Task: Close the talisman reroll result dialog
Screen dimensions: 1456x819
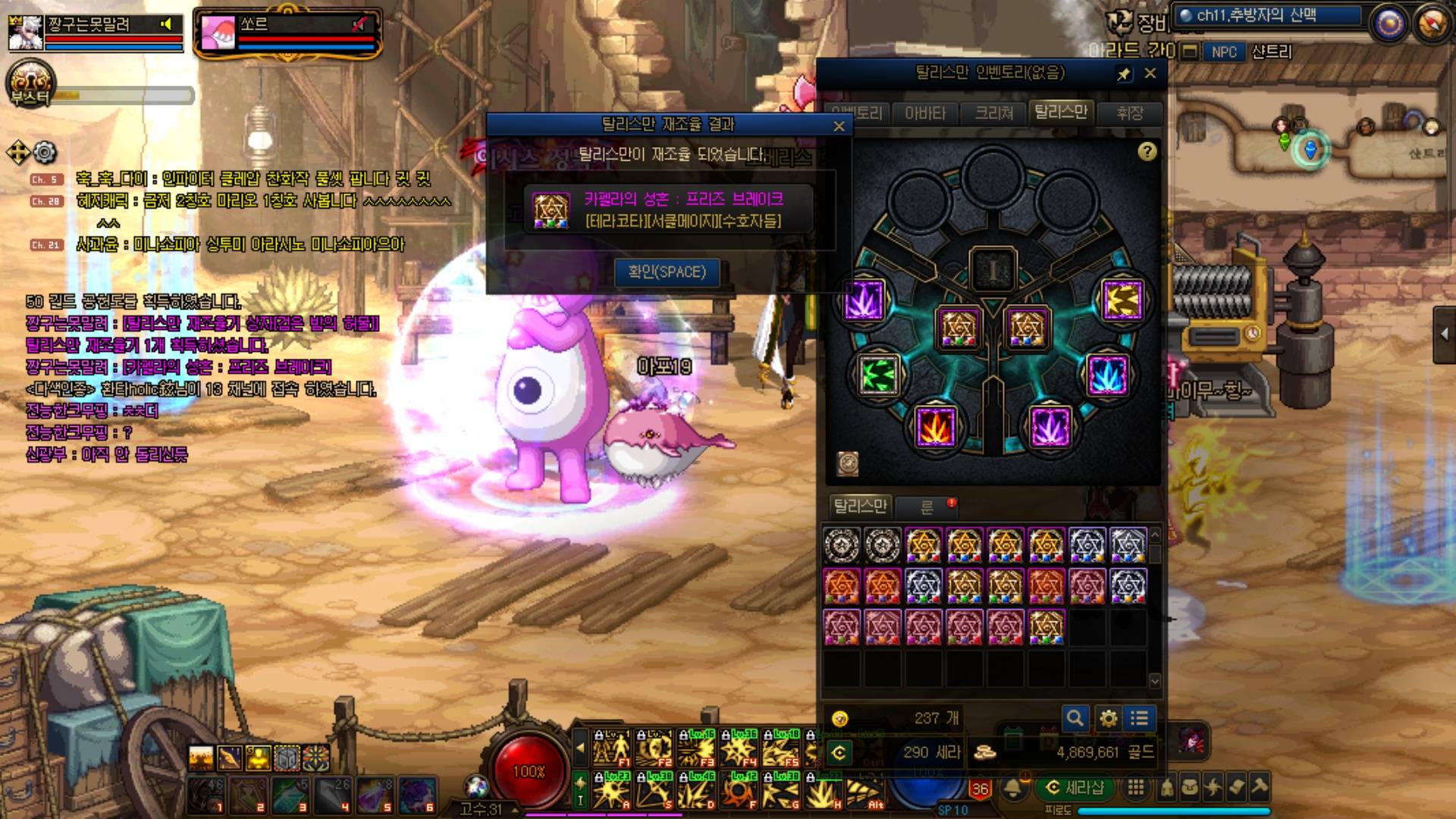Action: pos(839,127)
